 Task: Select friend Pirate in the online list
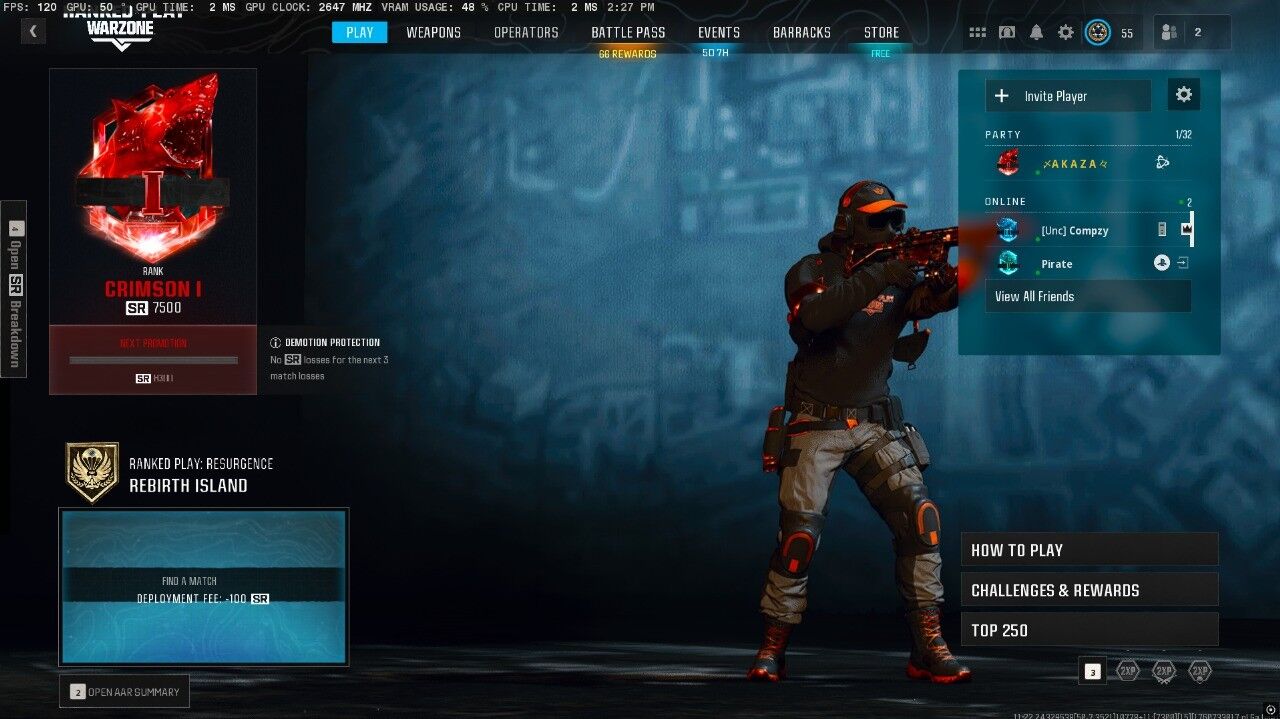tap(1056, 264)
